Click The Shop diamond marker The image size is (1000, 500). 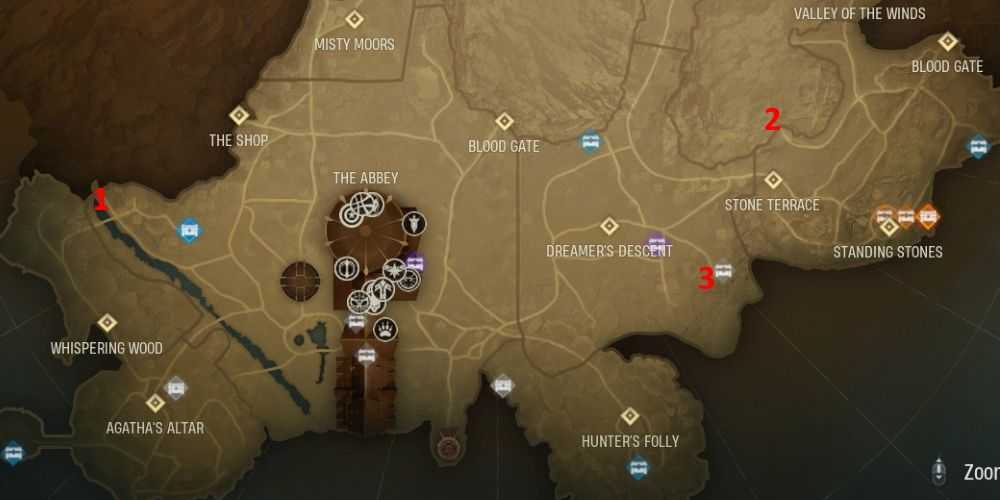click(x=239, y=115)
